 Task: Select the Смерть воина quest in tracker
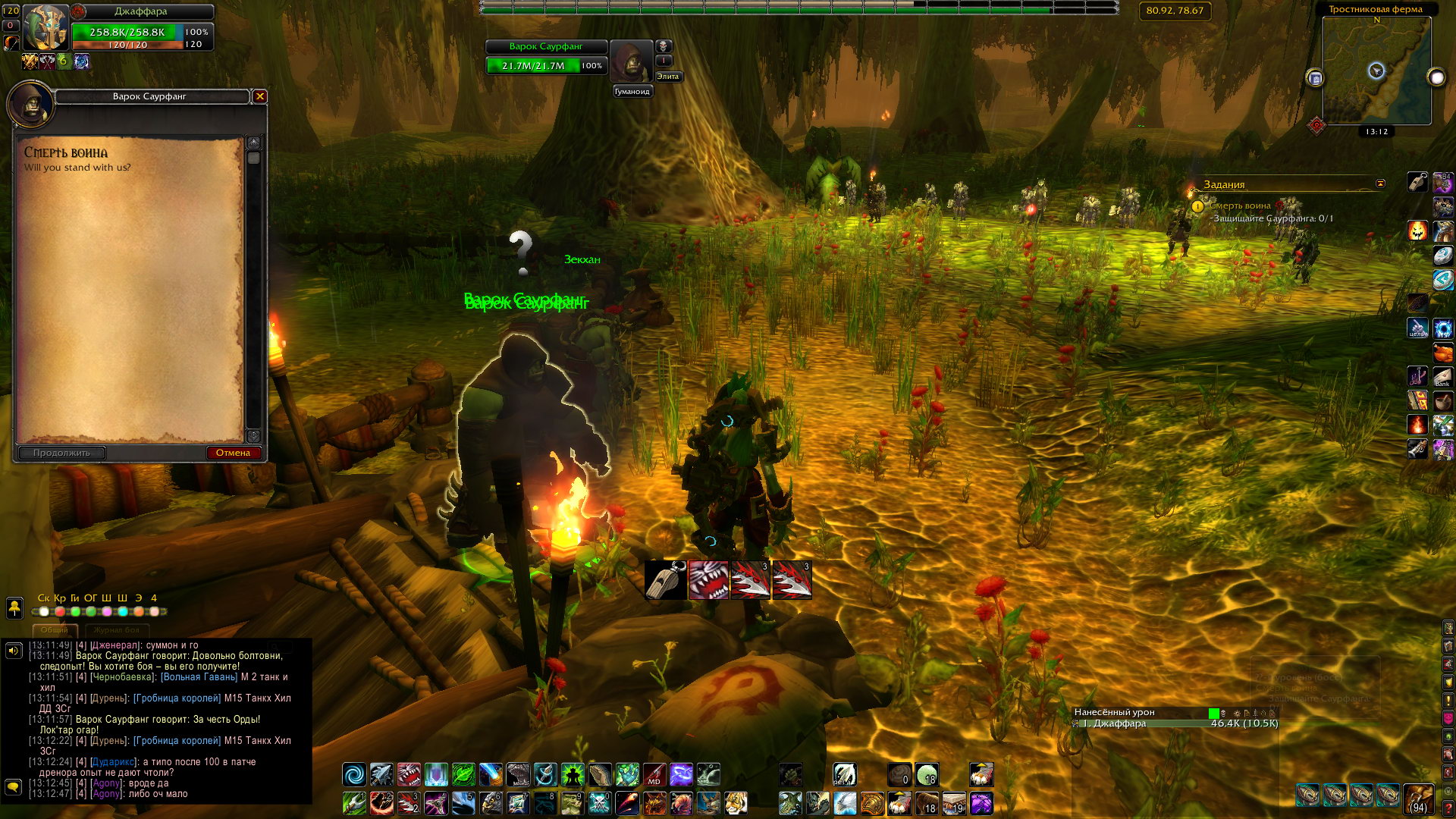tap(1240, 206)
